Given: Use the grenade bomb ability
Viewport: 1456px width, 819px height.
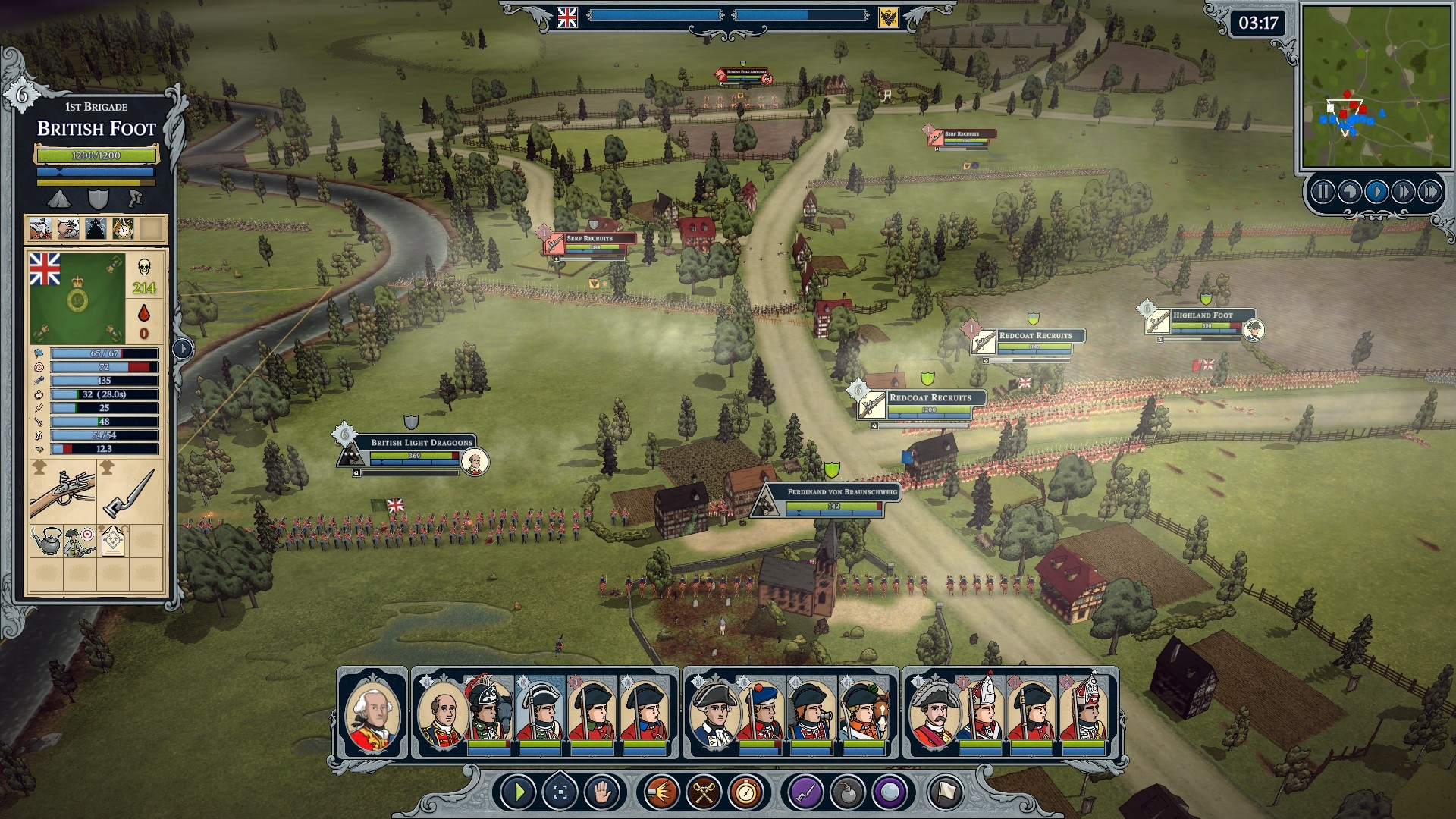Looking at the screenshot, I should coord(847,793).
